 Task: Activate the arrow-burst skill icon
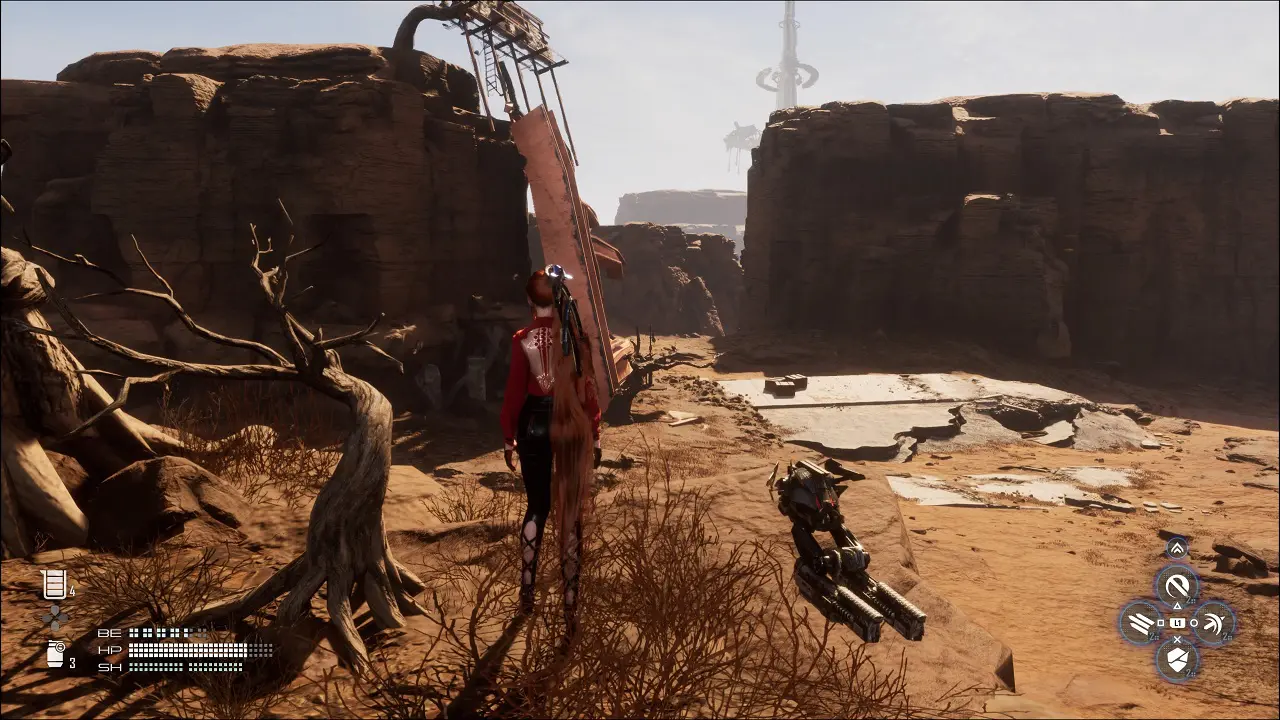(x=1214, y=623)
